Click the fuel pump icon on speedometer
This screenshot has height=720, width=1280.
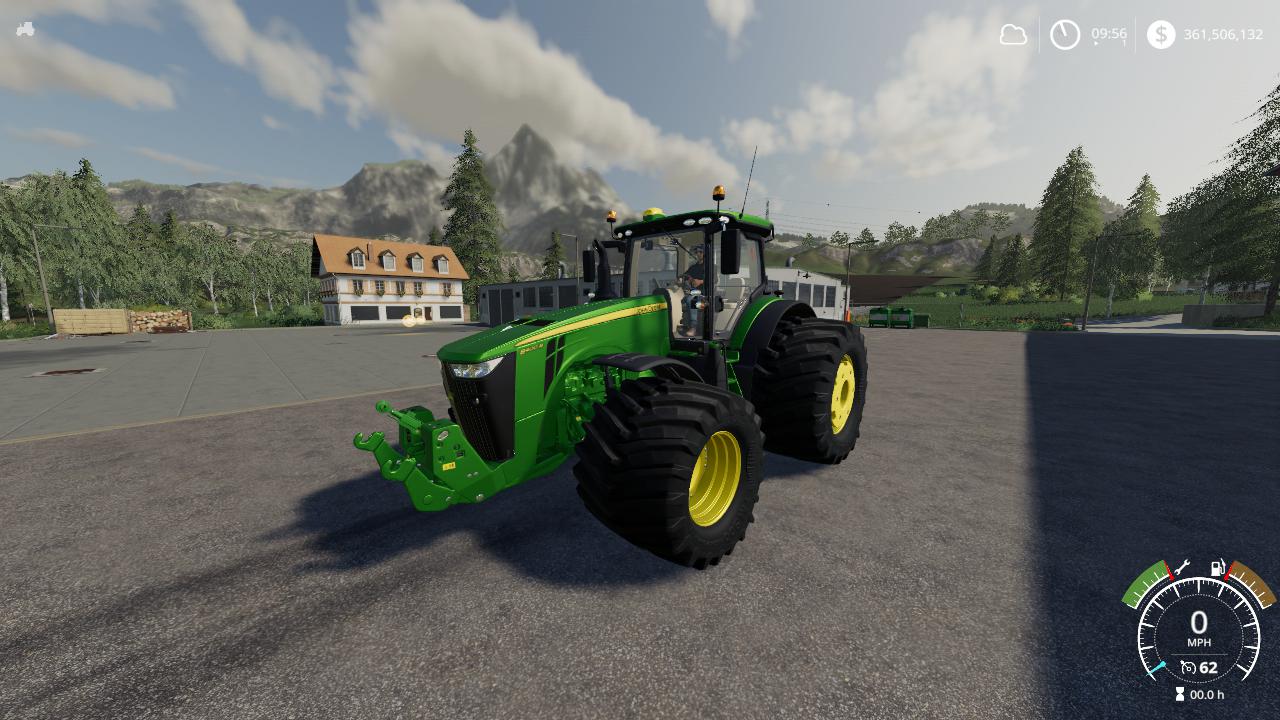[1219, 567]
